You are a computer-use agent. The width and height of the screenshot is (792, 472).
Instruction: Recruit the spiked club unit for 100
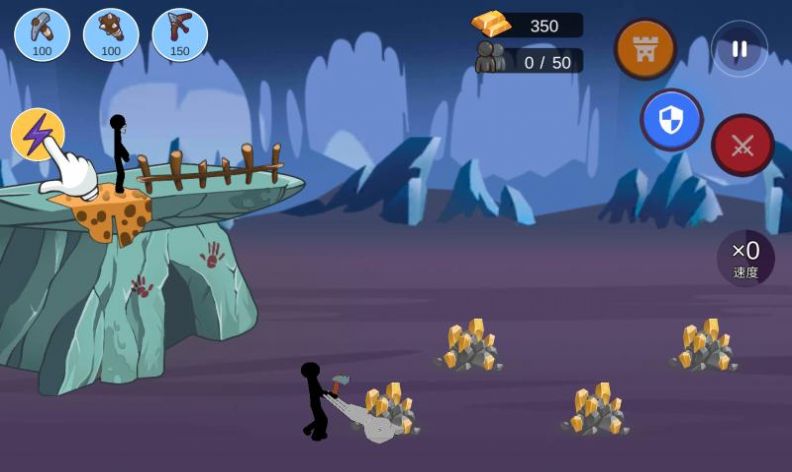tap(111, 33)
